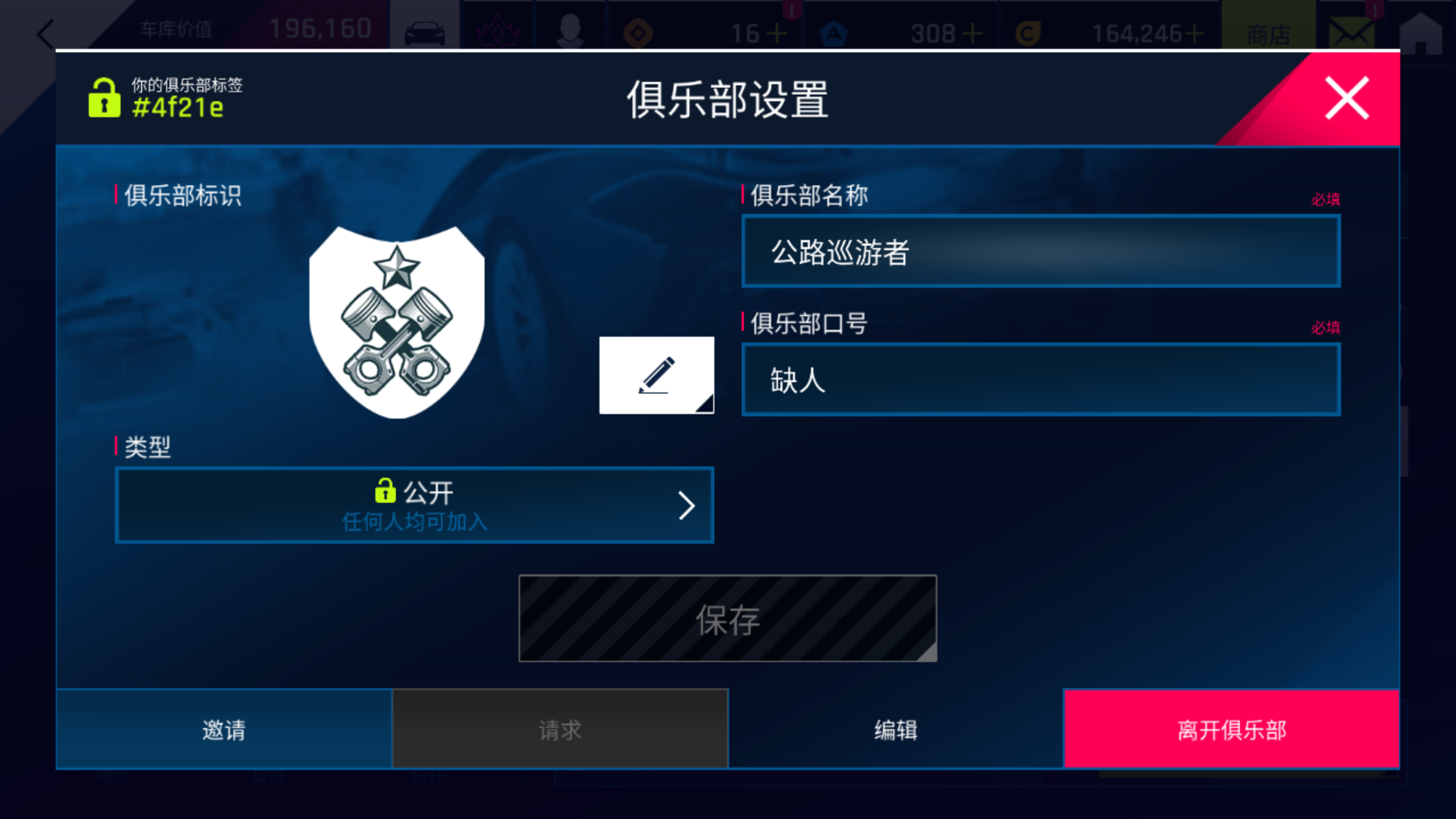Expand club type options via right chevron
This screenshot has width=1456, height=819.
coord(689,505)
